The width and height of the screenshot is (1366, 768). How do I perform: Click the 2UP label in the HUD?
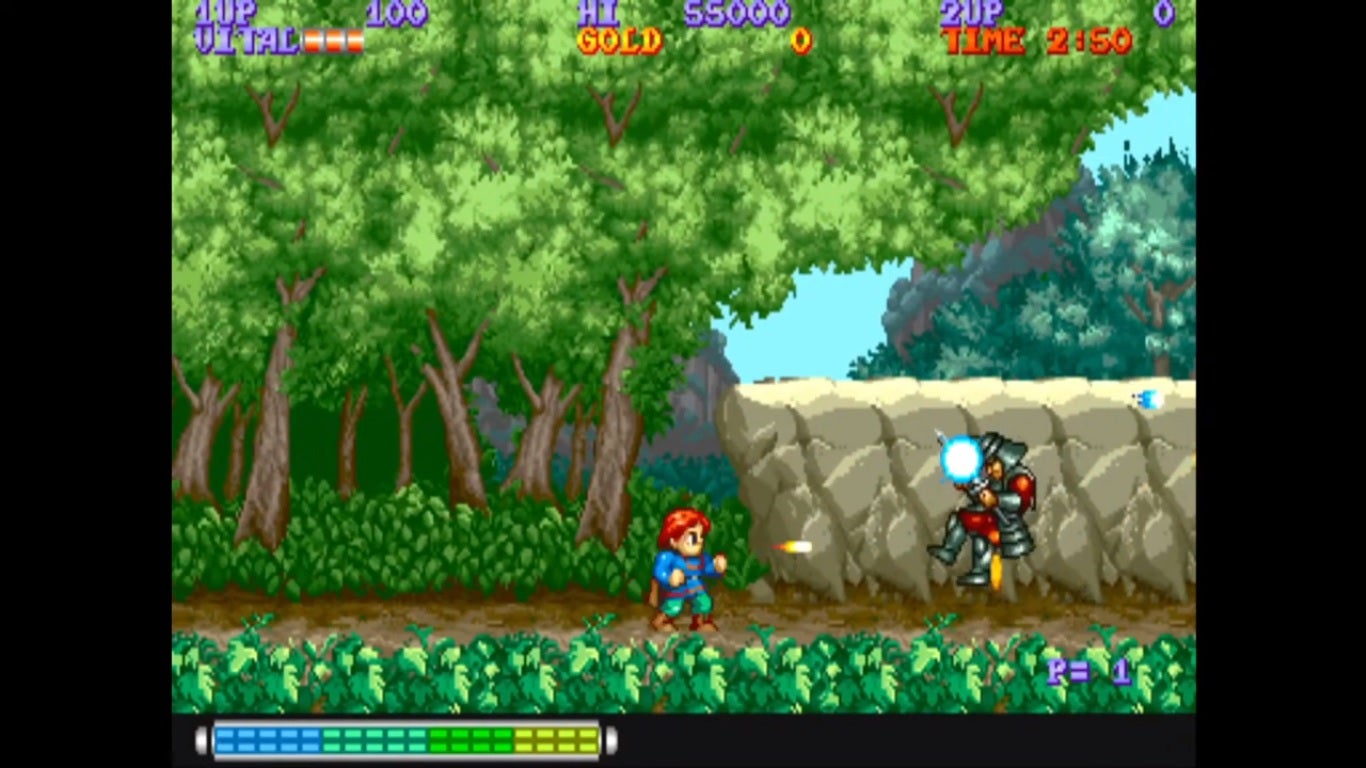click(971, 13)
